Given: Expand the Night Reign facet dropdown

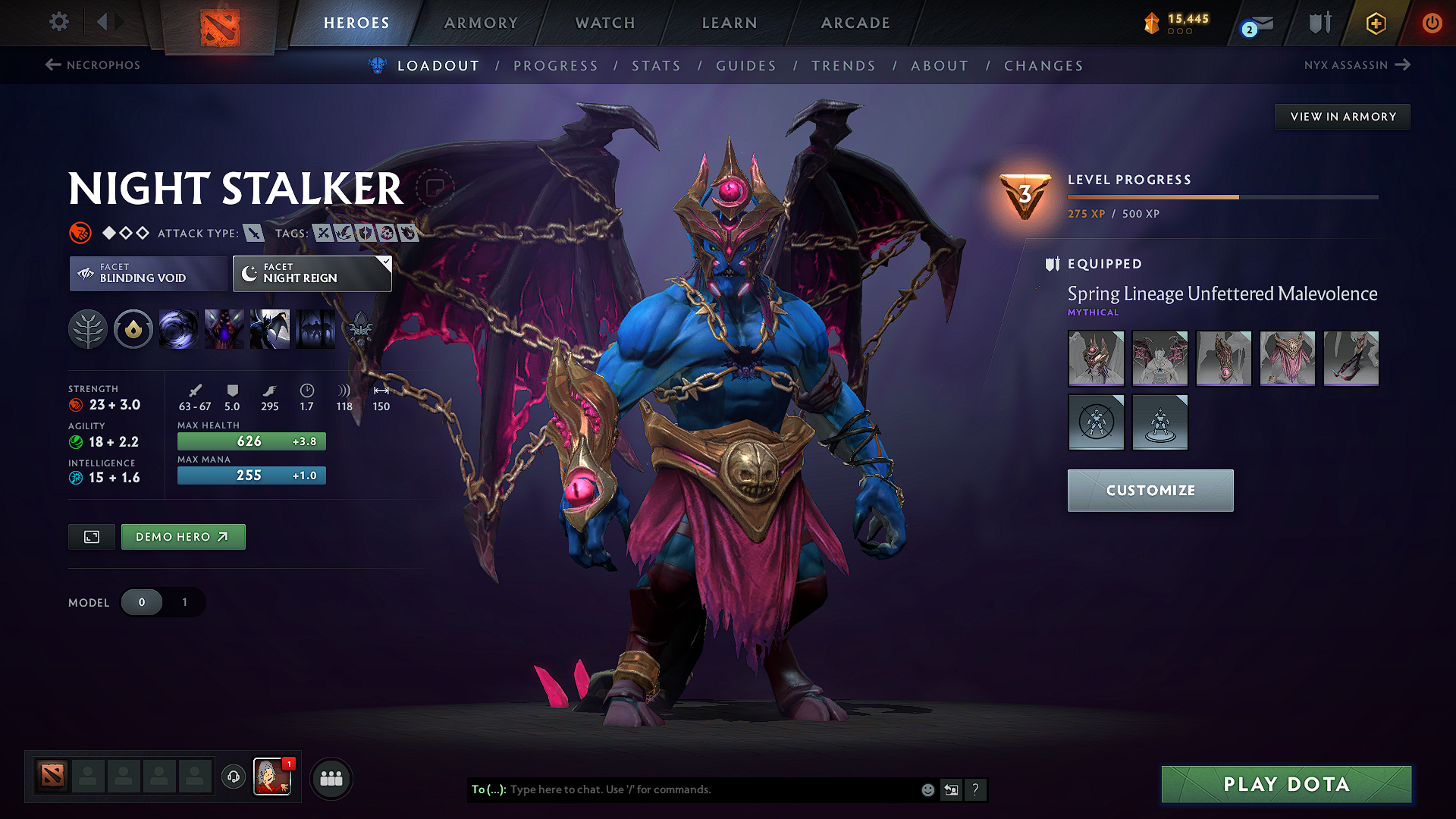Looking at the screenshot, I should coord(385,263).
